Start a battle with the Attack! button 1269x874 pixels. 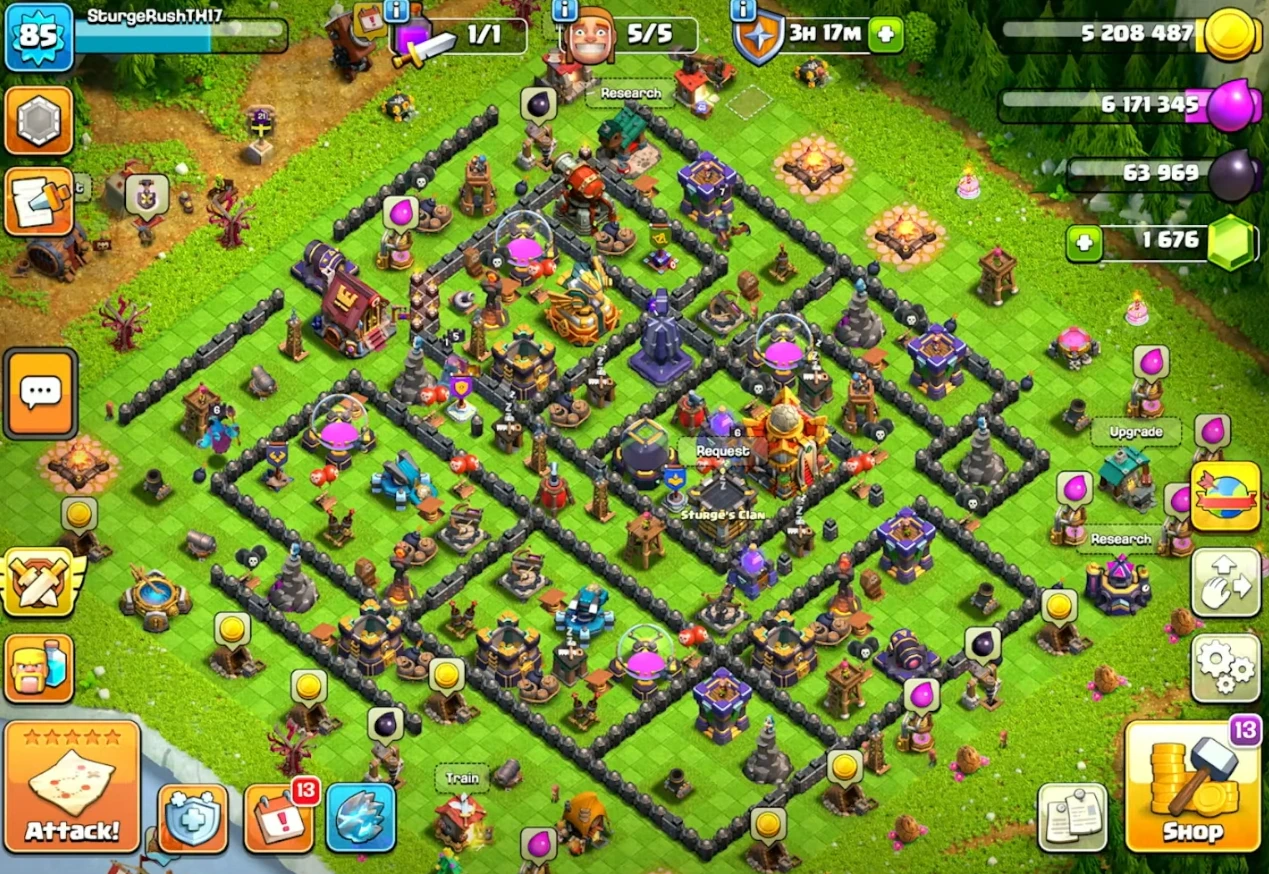[x=72, y=787]
